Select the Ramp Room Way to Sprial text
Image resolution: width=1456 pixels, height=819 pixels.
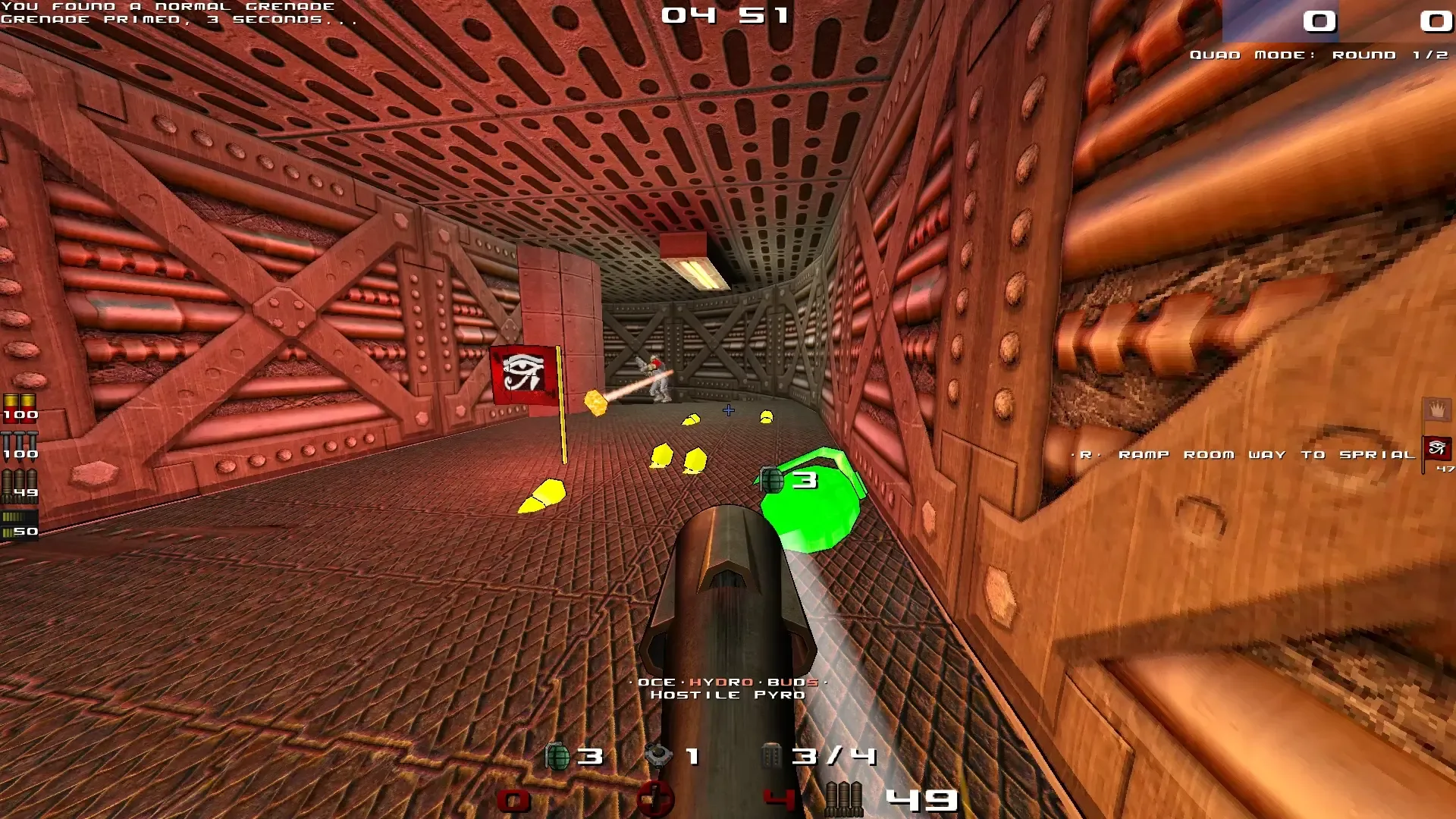click(x=1244, y=453)
